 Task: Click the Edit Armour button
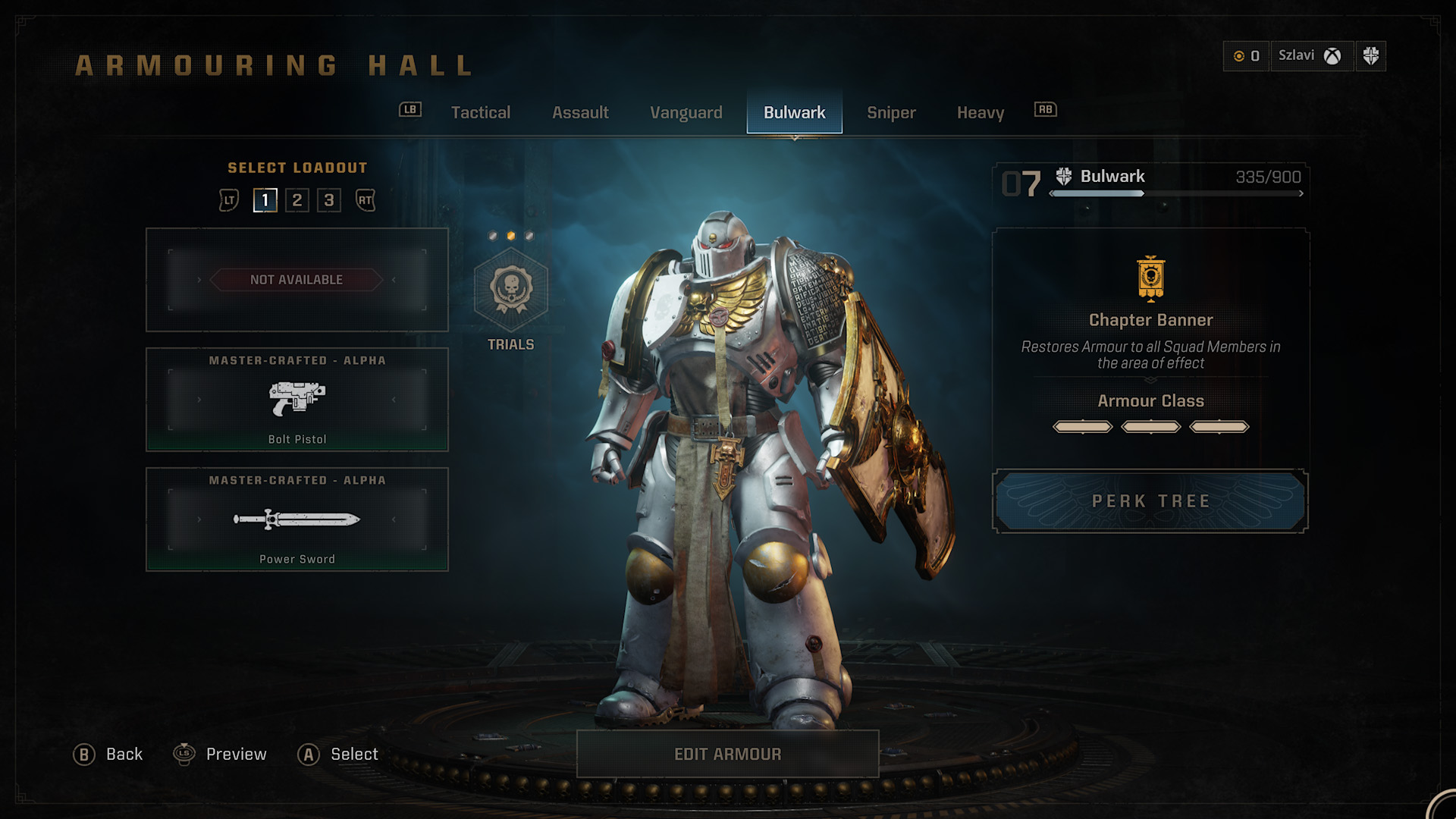click(727, 754)
